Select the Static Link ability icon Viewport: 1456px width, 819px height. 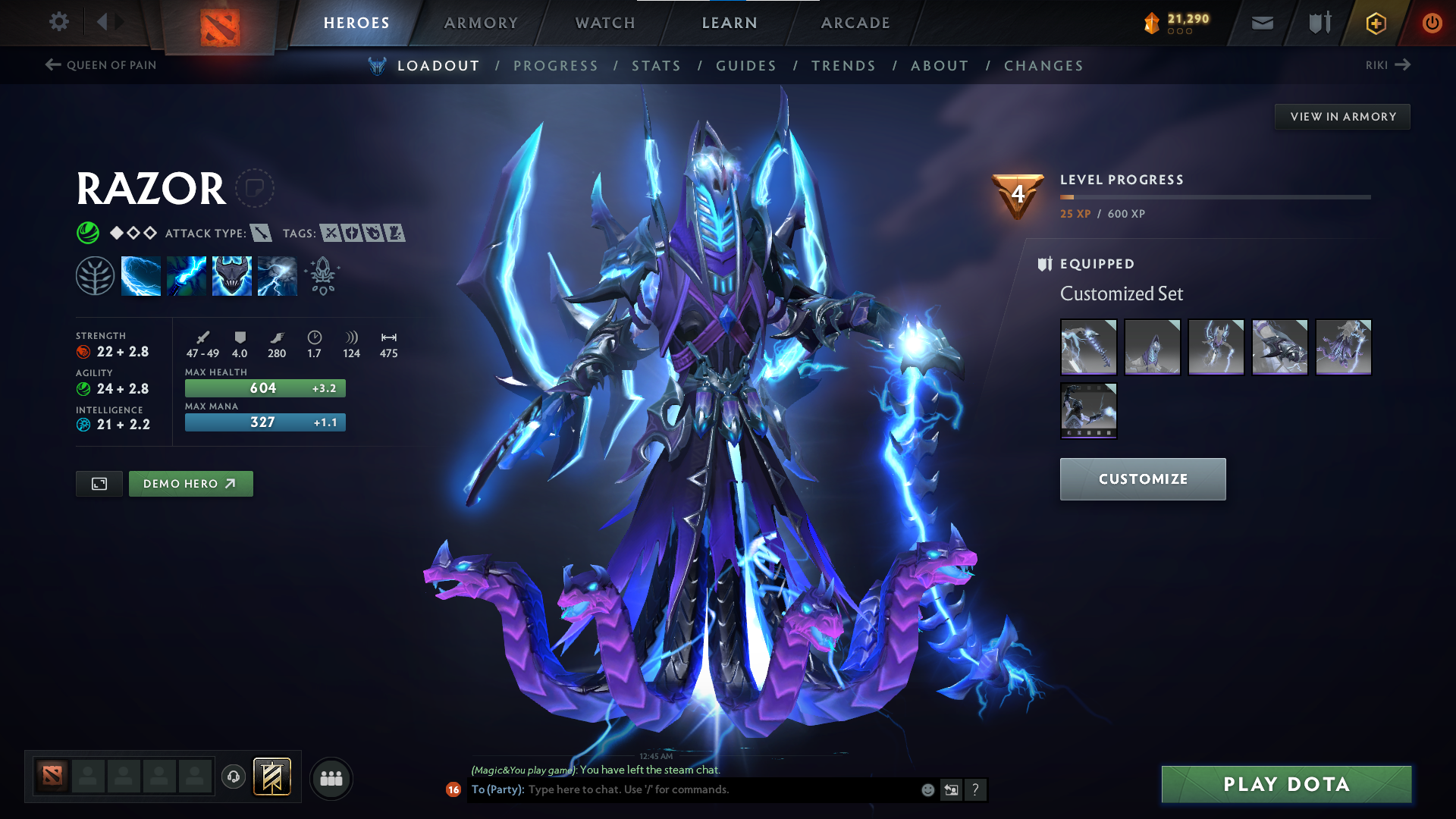point(187,275)
